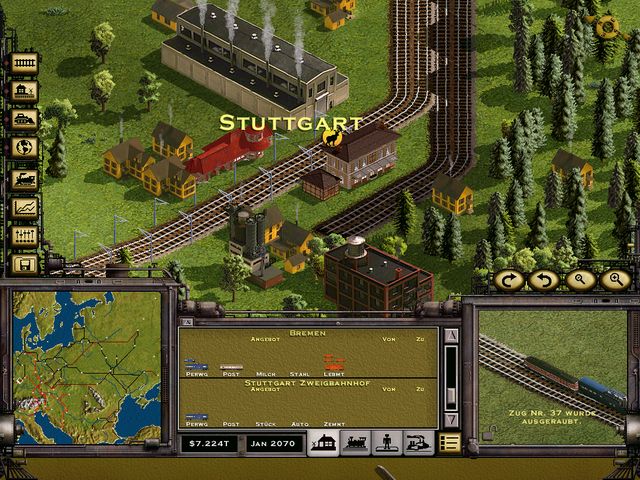Open the industry list tab
This screenshot has width=640, height=480.
pyautogui.click(x=418, y=443)
